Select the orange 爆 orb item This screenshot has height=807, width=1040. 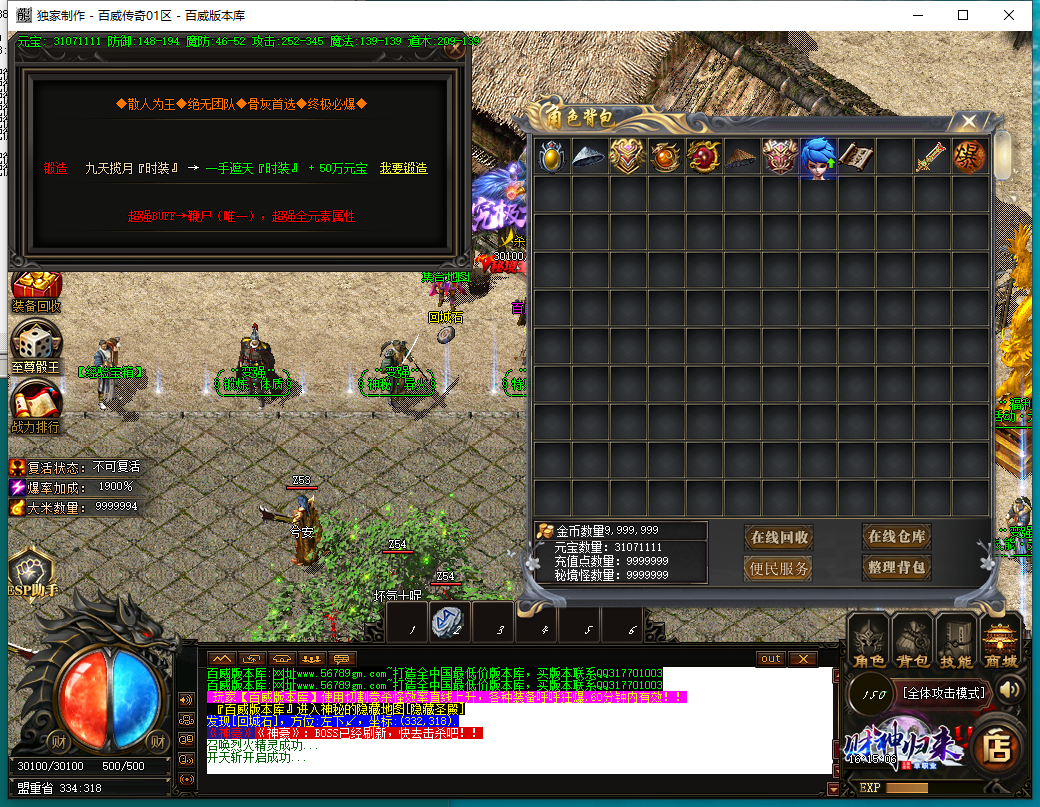pos(969,158)
